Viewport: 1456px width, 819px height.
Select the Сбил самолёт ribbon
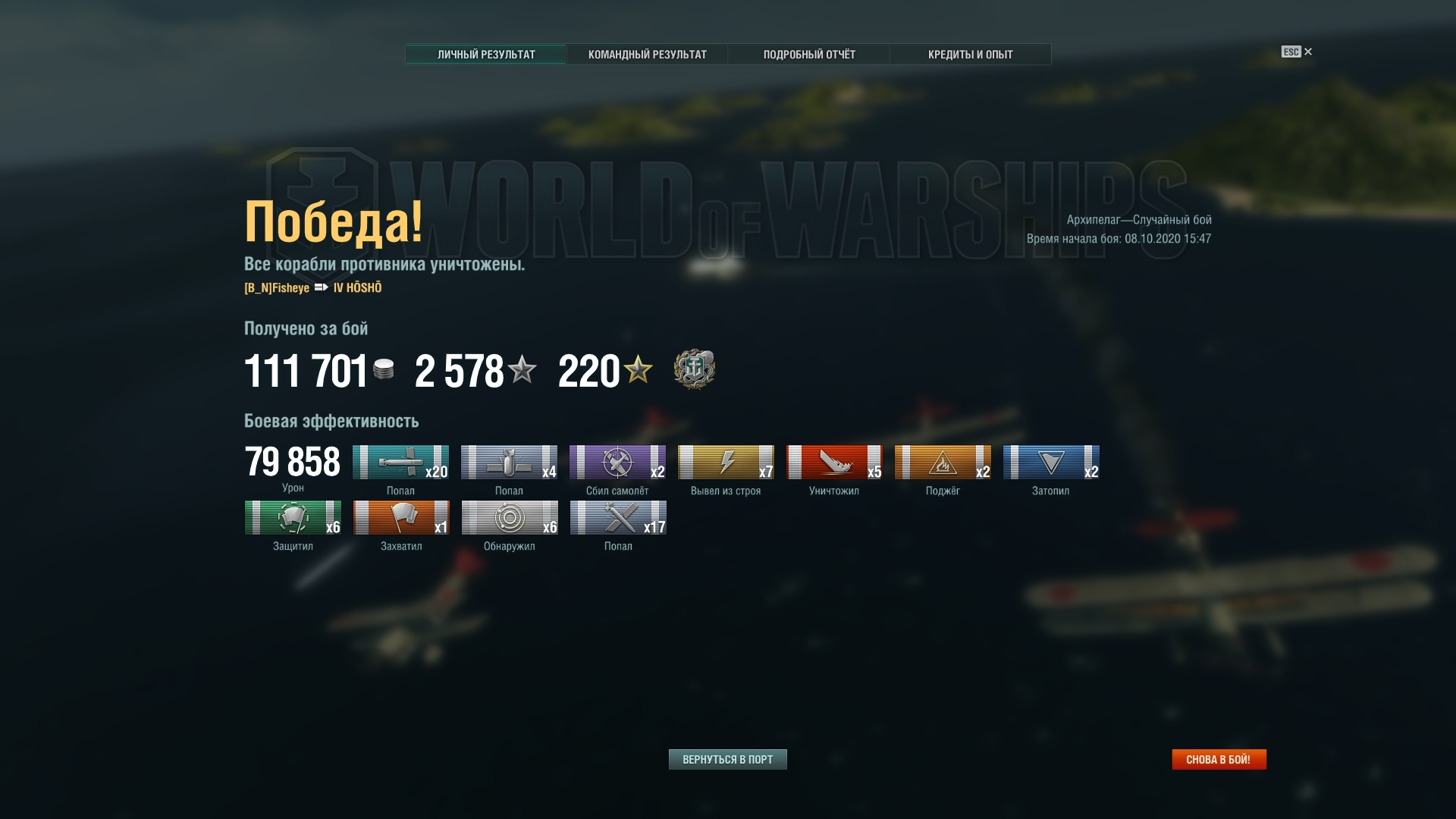coord(617,463)
